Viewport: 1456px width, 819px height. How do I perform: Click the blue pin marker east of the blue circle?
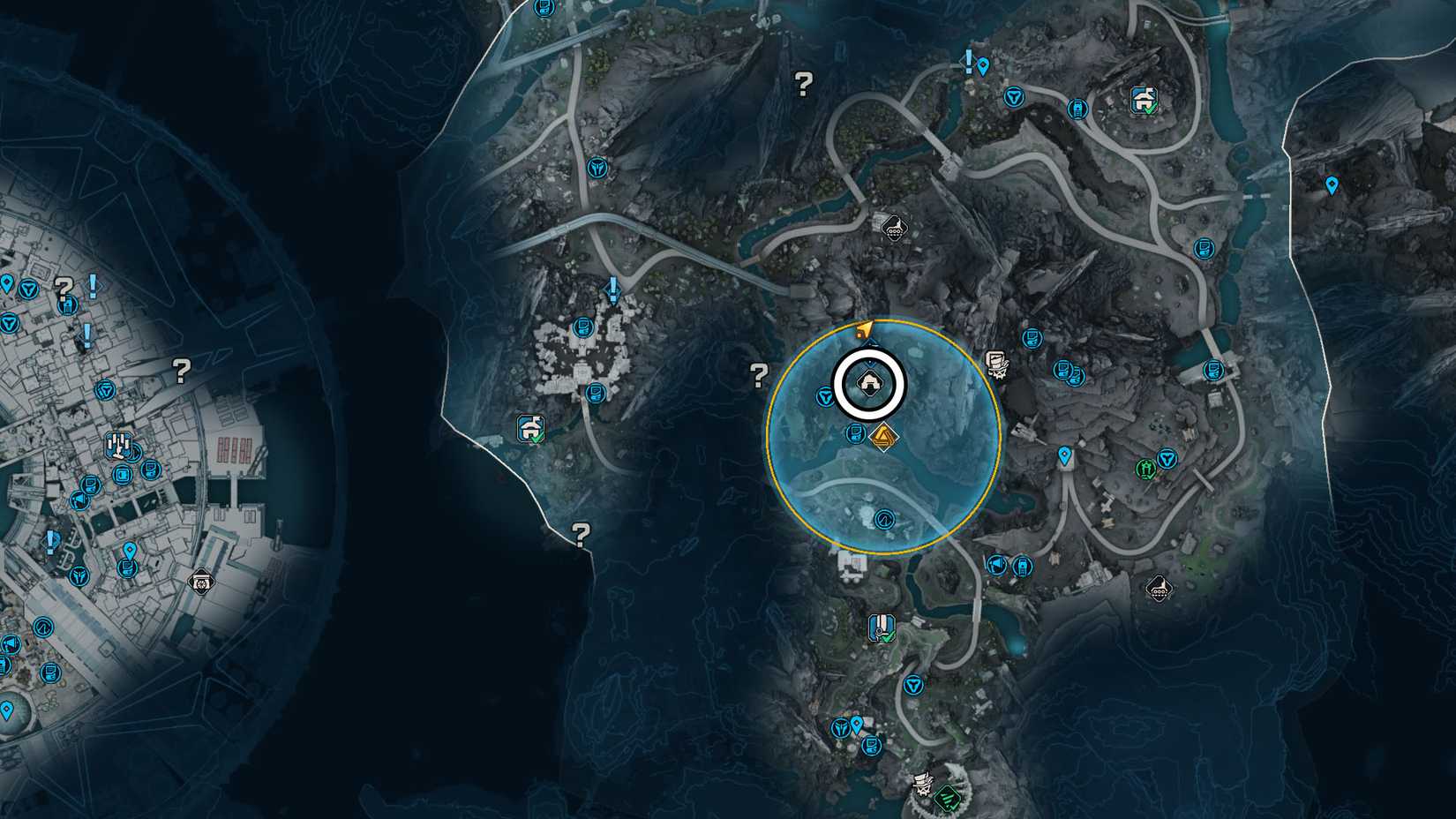click(x=1063, y=454)
